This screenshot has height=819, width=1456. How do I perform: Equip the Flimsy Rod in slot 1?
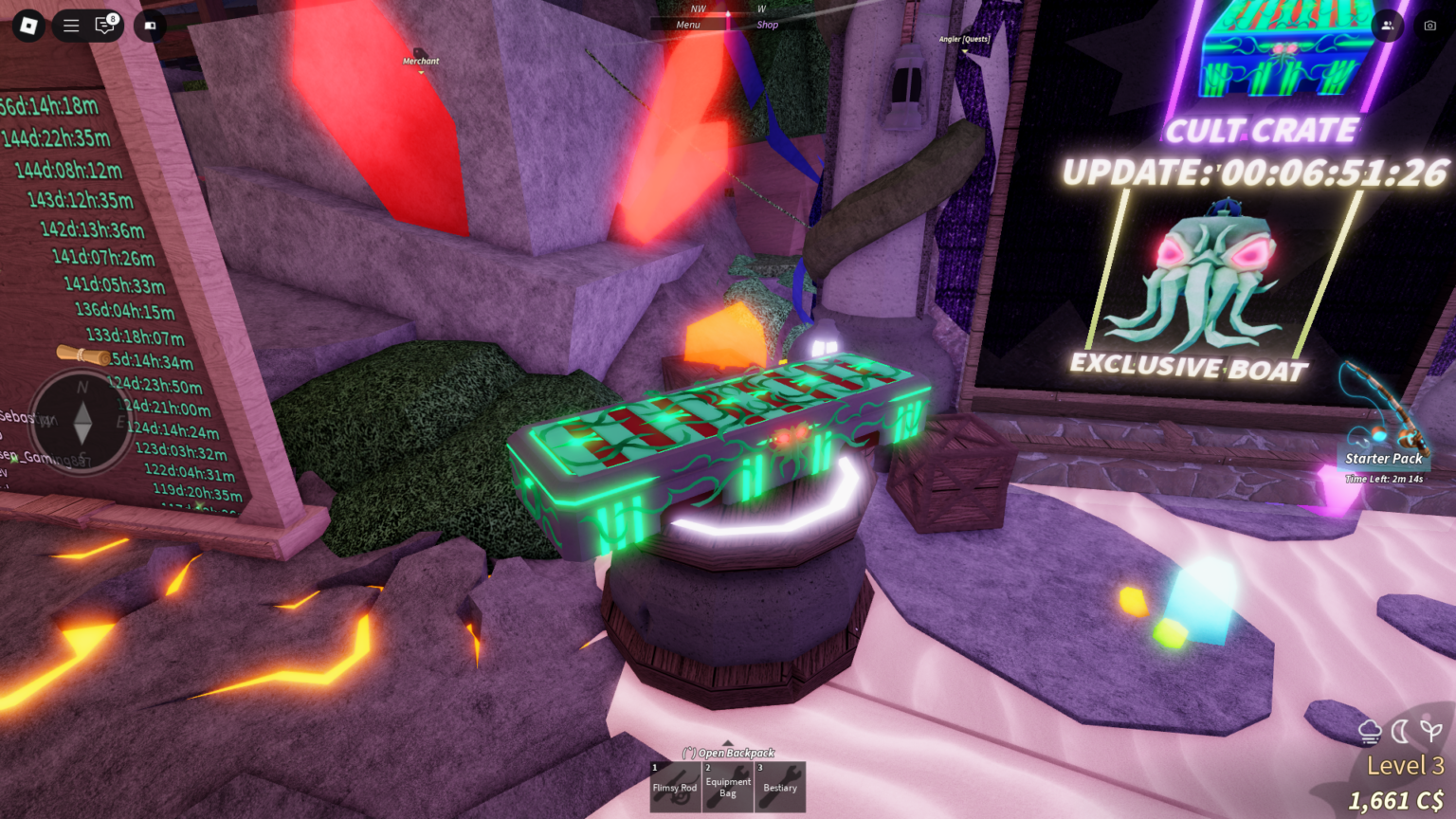[675, 786]
